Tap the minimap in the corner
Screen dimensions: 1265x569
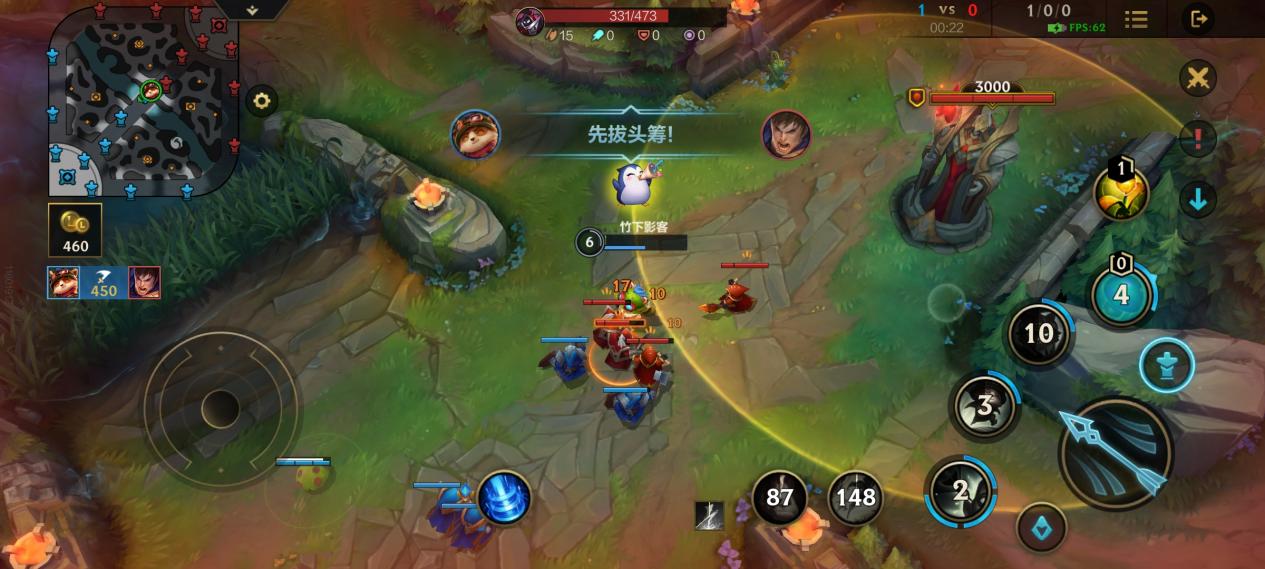(144, 105)
